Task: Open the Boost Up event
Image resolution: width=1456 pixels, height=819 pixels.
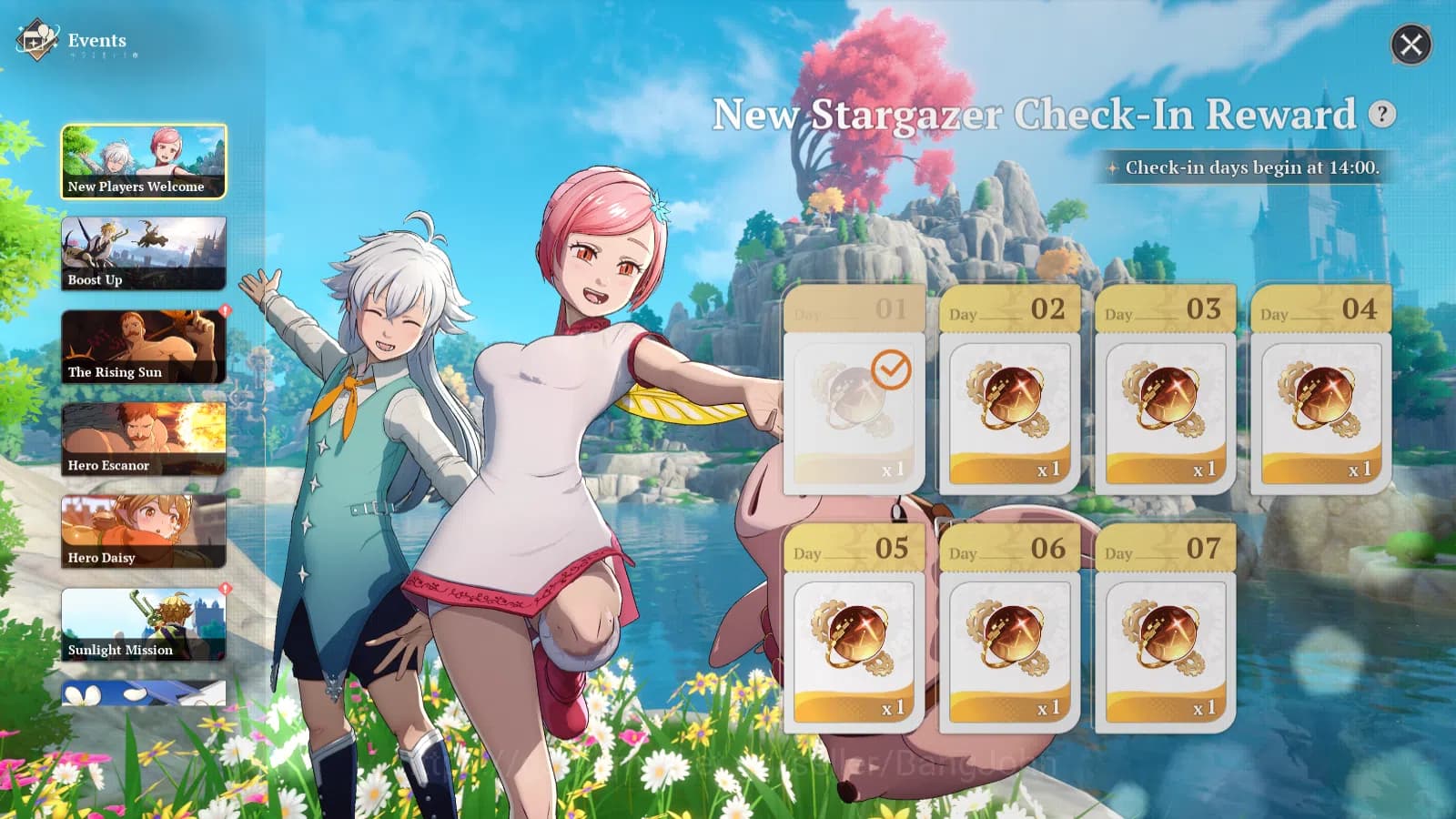Action: pyautogui.click(x=143, y=253)
